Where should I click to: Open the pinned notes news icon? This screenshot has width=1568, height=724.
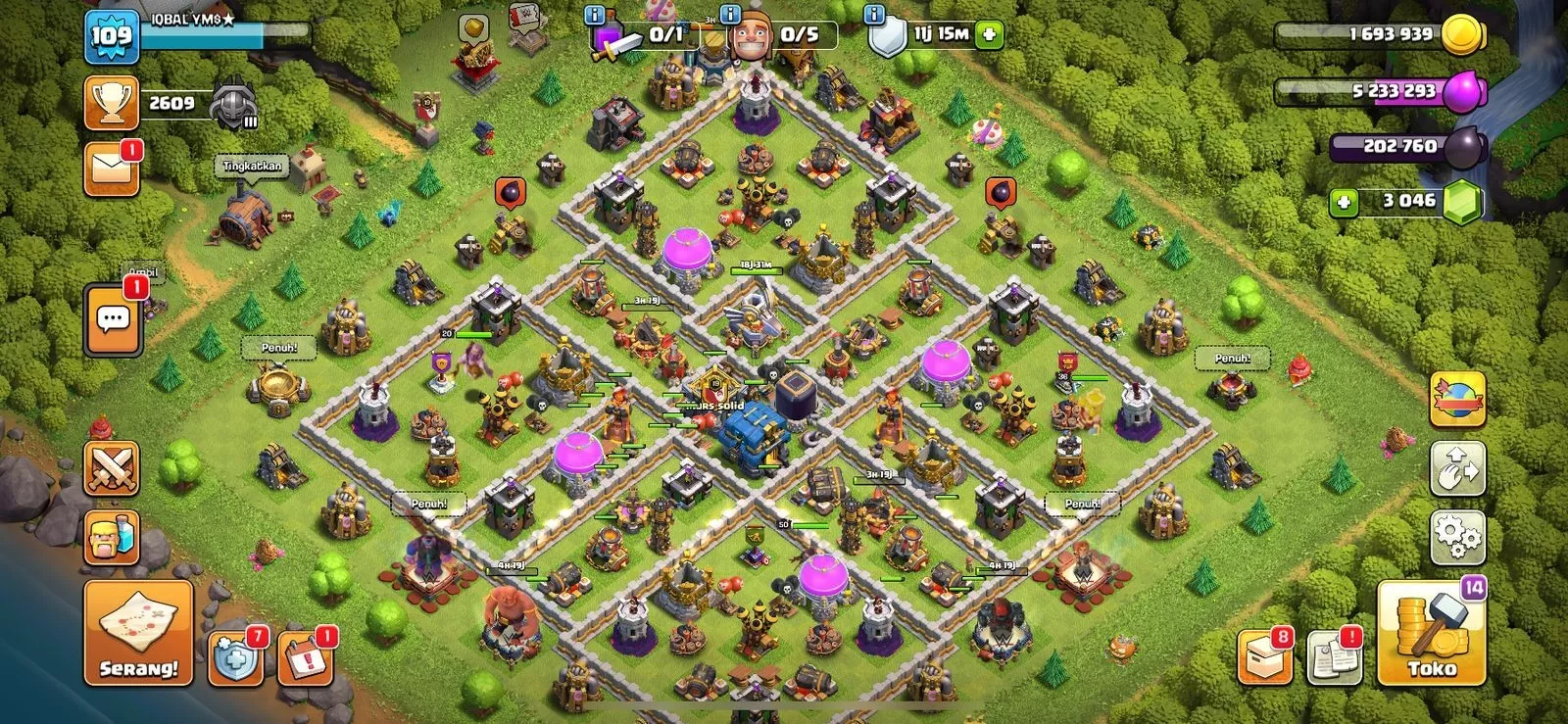coord(1334,656)
